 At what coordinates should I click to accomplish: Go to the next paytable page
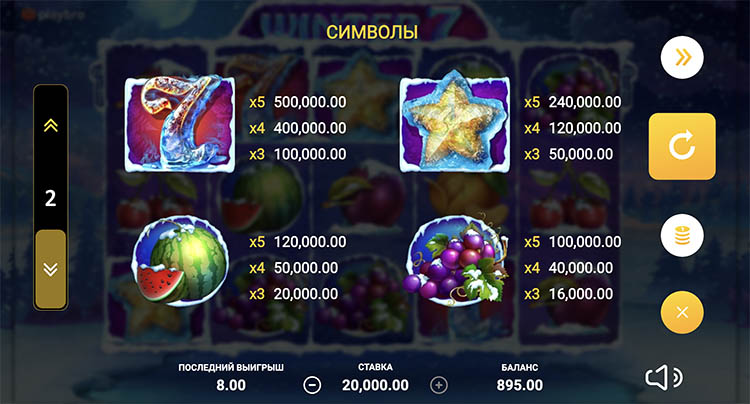point(50,268)
